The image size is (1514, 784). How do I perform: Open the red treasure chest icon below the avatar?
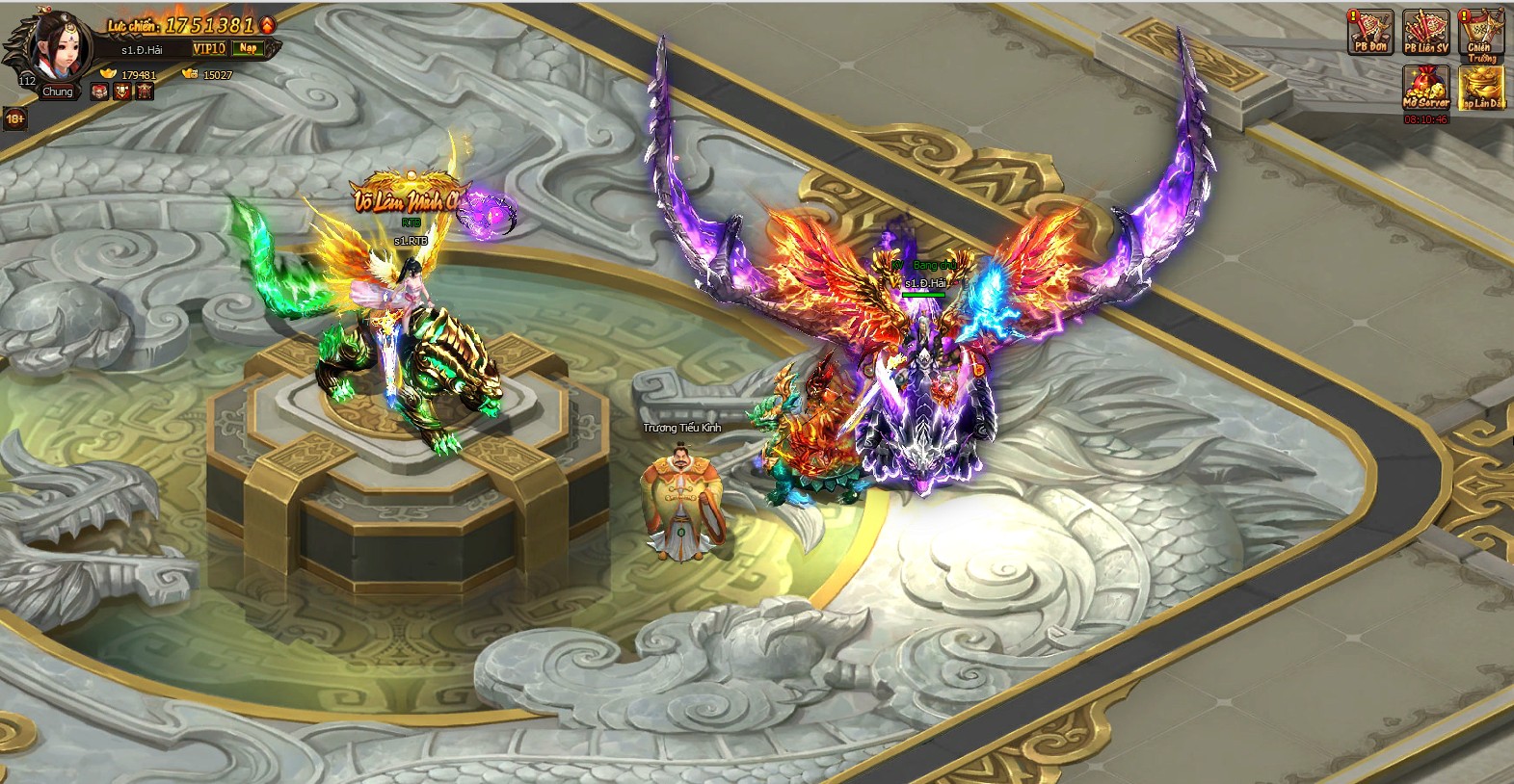click(x=99, y=92)
